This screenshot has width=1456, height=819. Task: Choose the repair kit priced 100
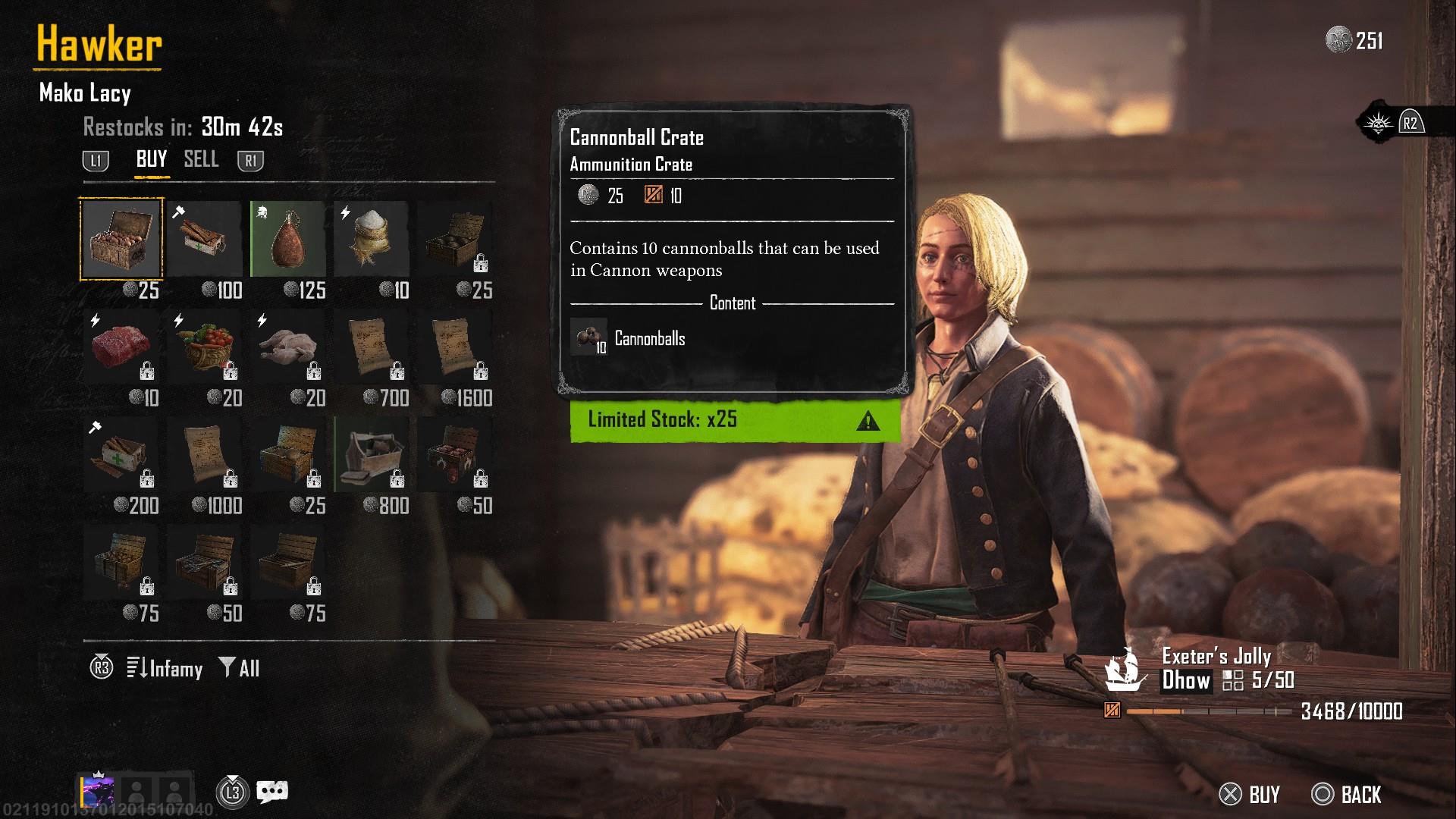tap(205, 240)
